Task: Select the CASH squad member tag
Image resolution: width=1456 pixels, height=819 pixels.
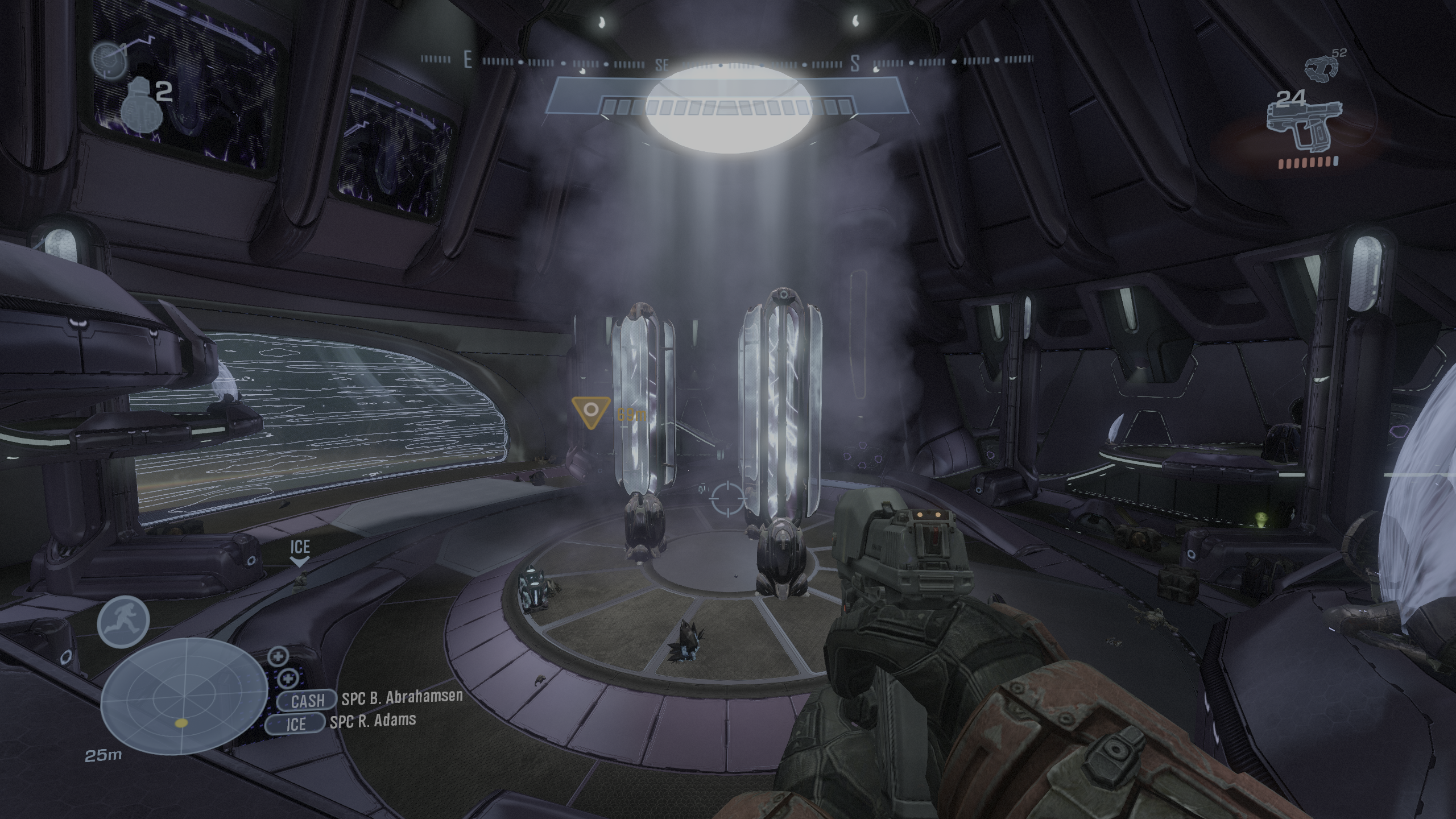Action: (x=308, y=701)
